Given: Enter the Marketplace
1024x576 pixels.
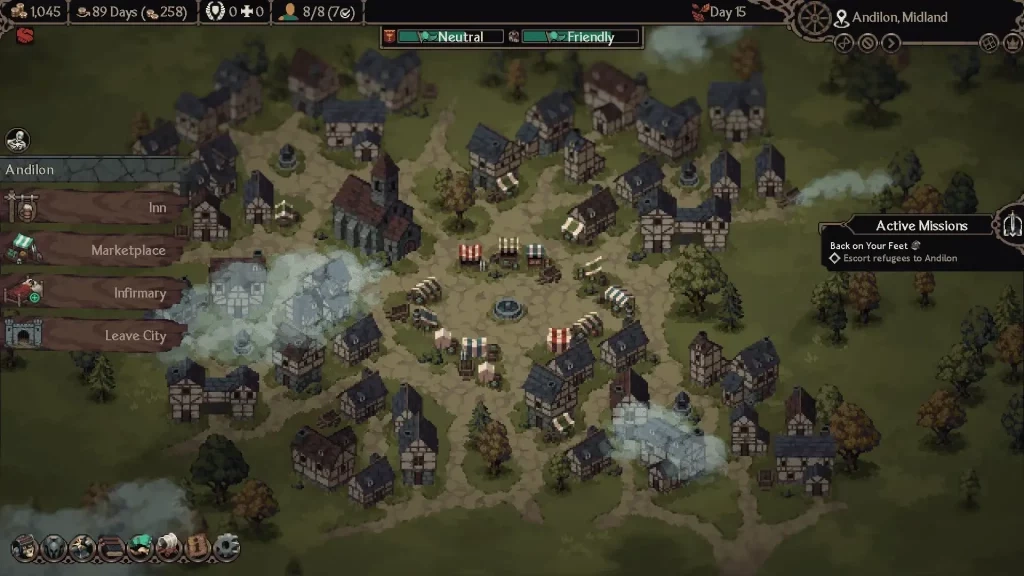Looking at the screenshot, I should tap(95, 250).
